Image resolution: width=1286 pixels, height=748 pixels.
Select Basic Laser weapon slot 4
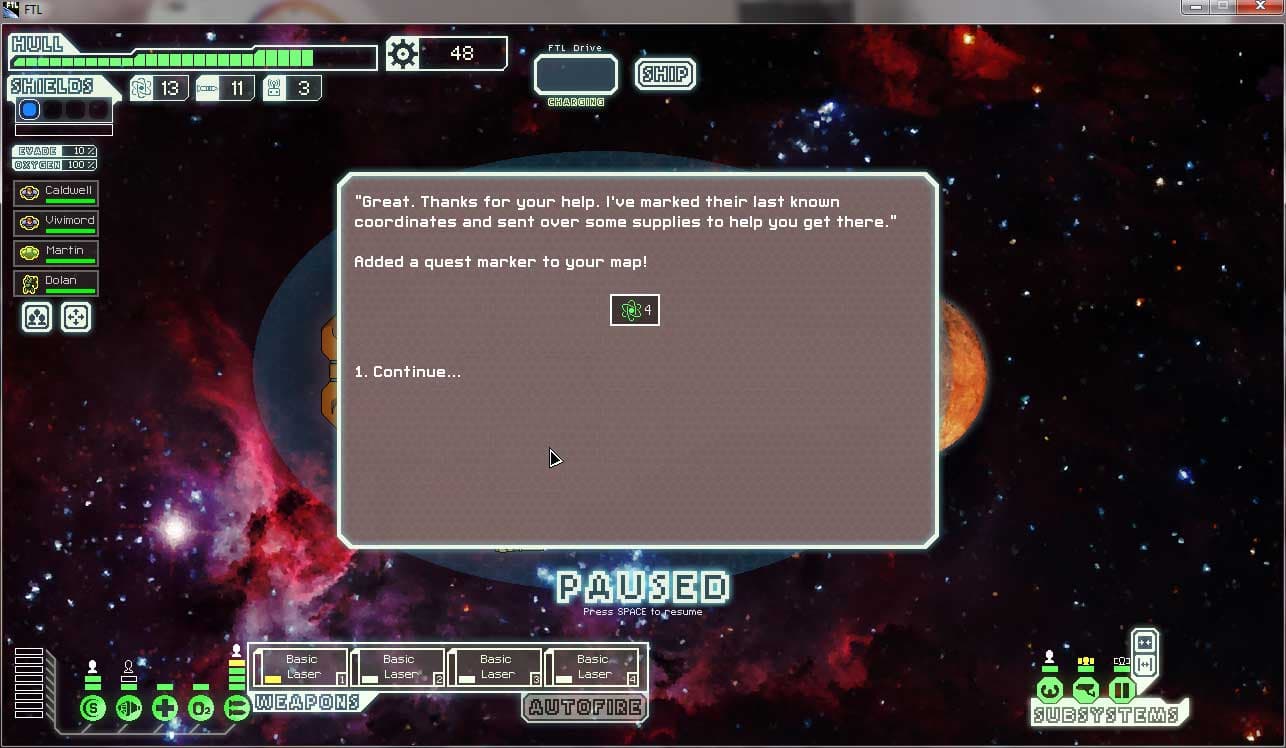592,667
